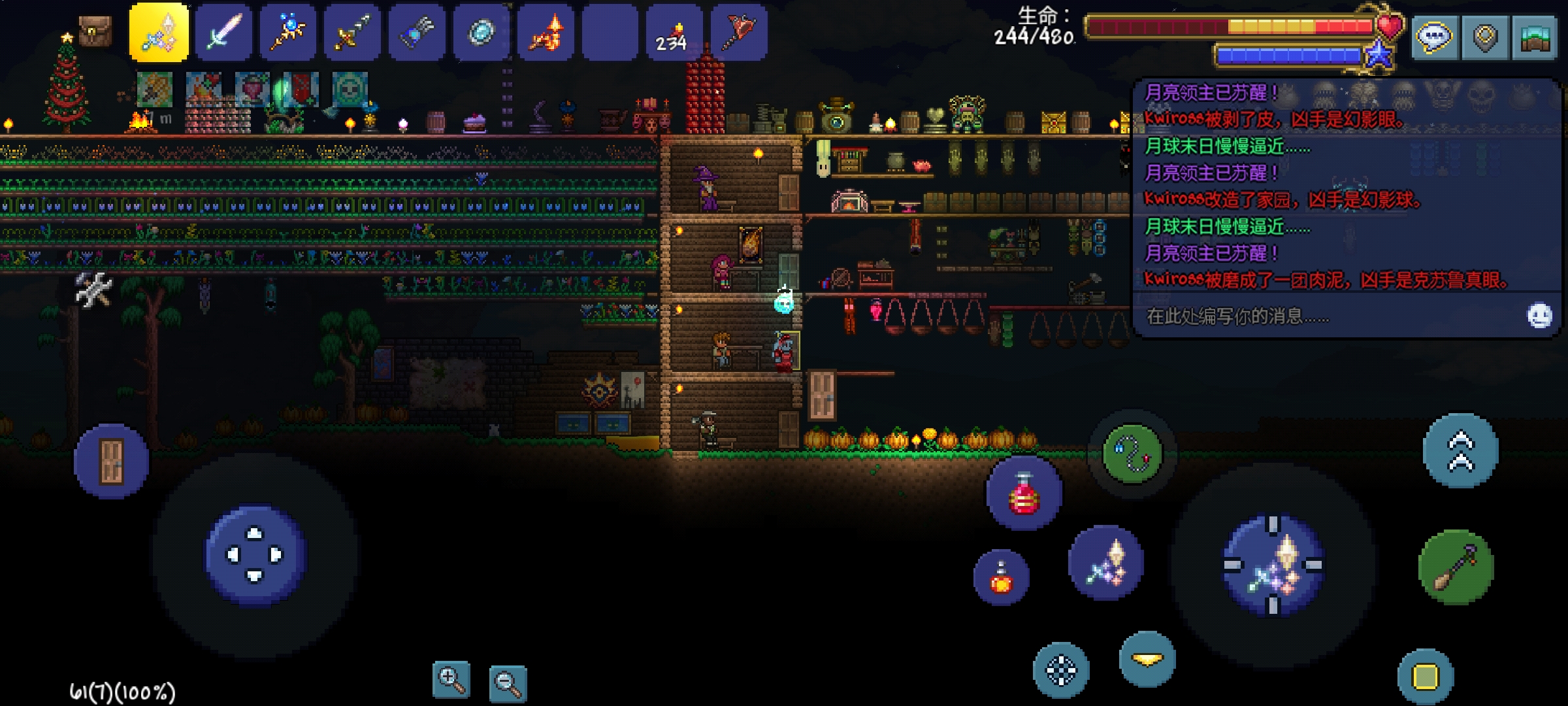Activate the green staff quick-use button

[1456, 567]
